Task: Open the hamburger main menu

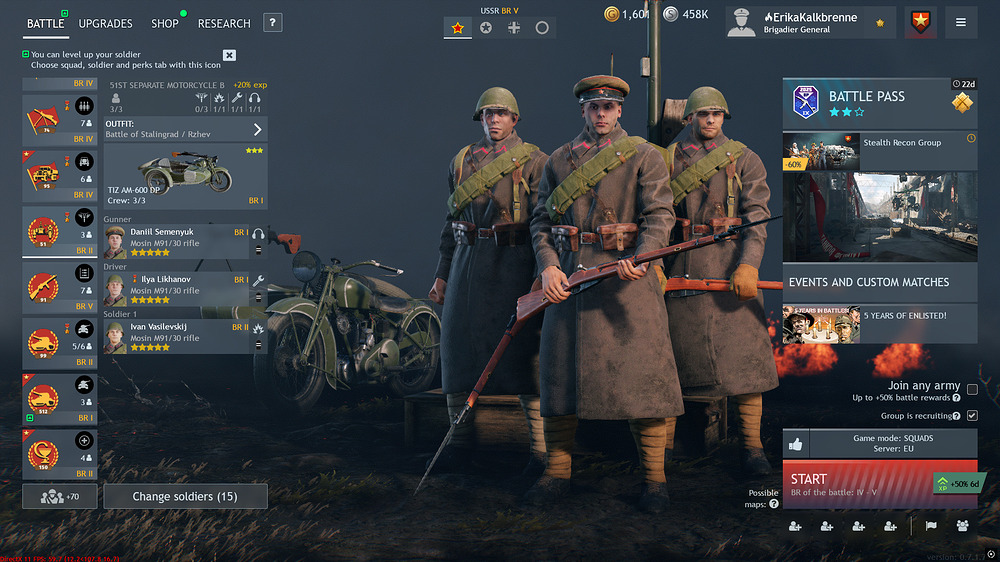Action: tap(961, 22)
